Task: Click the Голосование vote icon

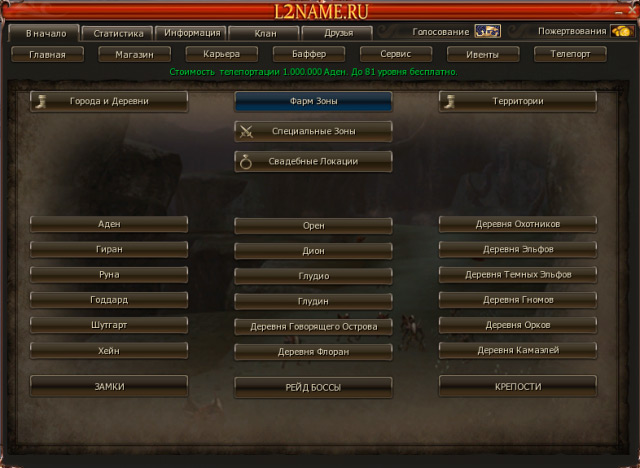Action: click(x=487, y=31)
